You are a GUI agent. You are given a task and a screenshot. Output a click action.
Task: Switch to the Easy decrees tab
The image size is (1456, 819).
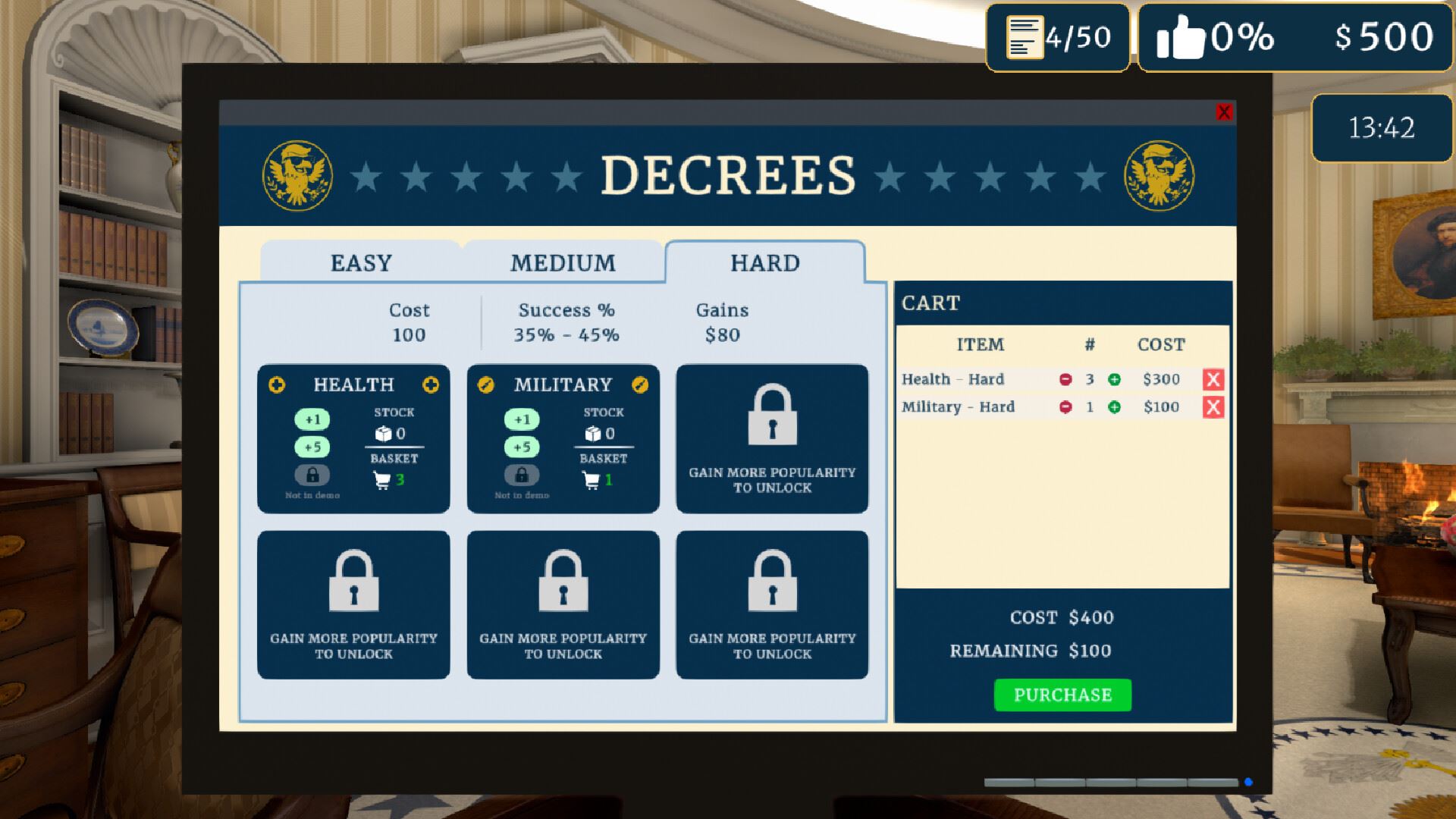tap(361, 263)
